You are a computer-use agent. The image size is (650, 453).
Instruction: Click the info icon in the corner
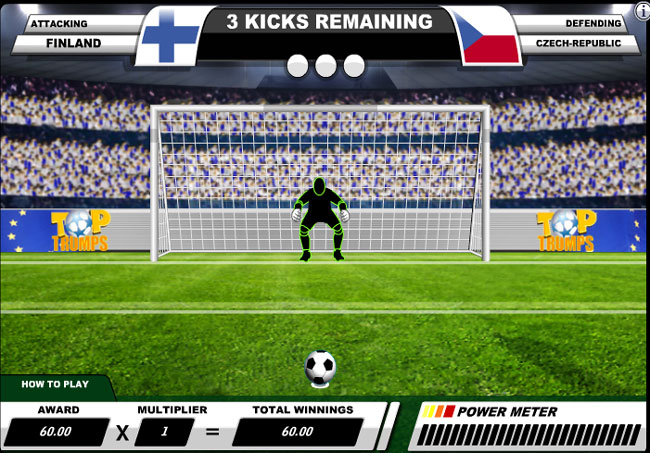[642, 10]
